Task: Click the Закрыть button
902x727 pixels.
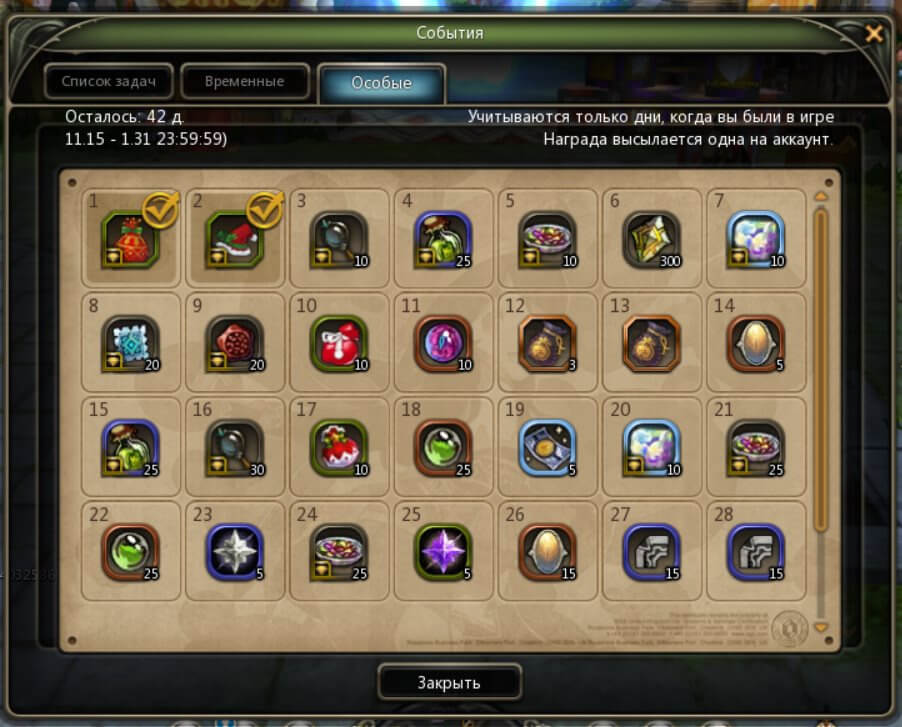Action: point(449,683)
